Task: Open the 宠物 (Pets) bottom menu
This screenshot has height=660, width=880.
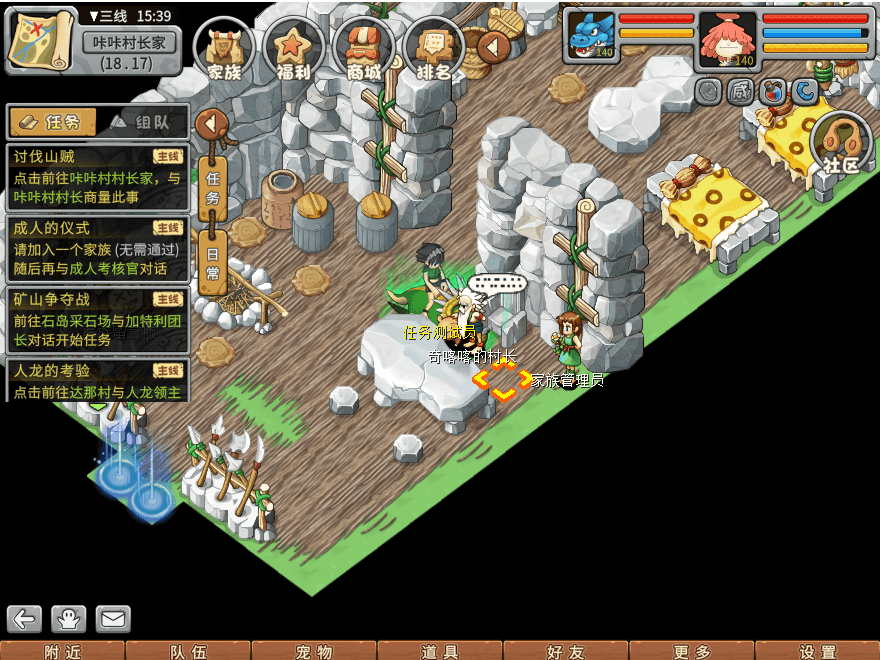Action: coord(314,651)
